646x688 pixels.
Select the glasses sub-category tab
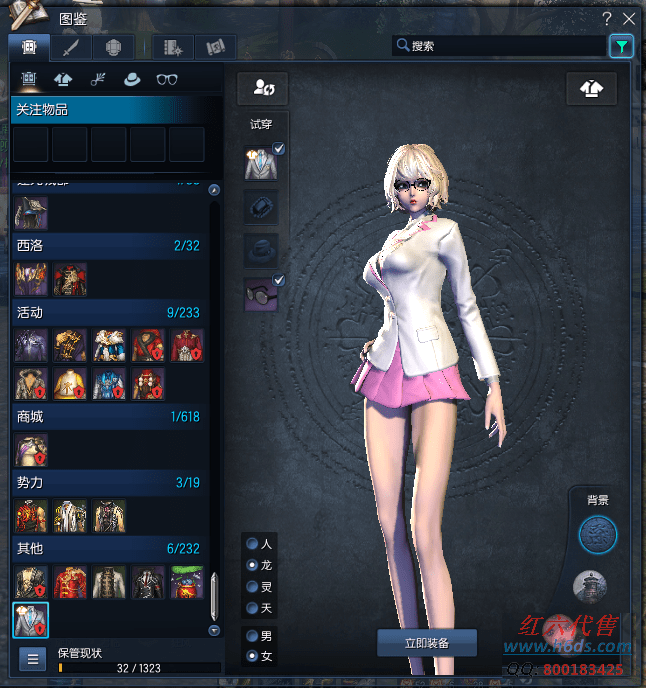pyautogui.click(x=167, y=80)
